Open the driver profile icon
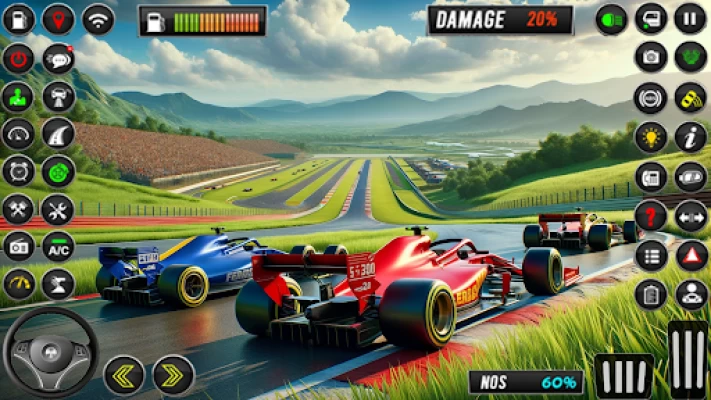This screenshot has height=400, width=711. point(691,294)
